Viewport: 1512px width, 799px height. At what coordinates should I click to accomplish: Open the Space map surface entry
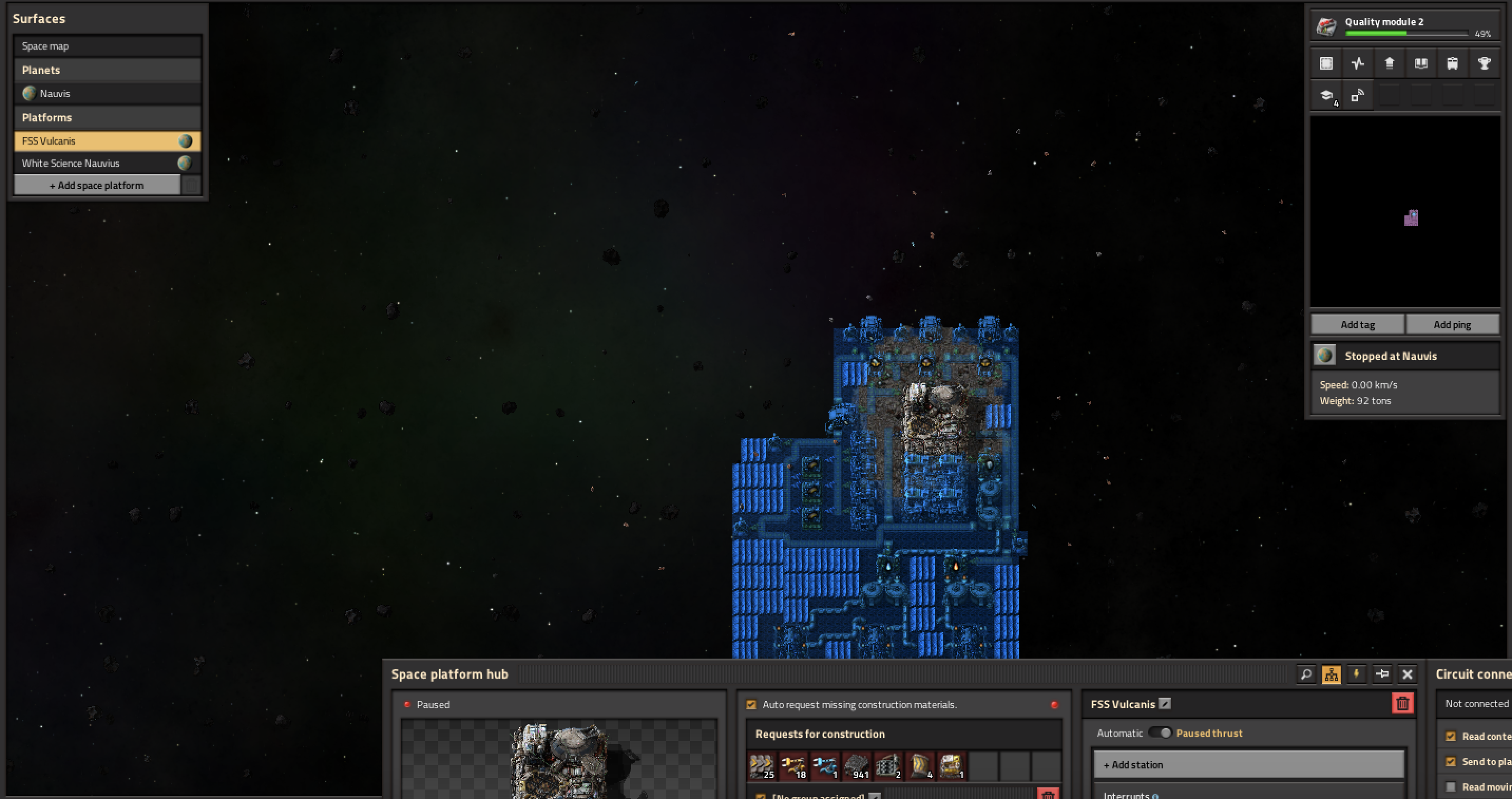pos(107,46)
